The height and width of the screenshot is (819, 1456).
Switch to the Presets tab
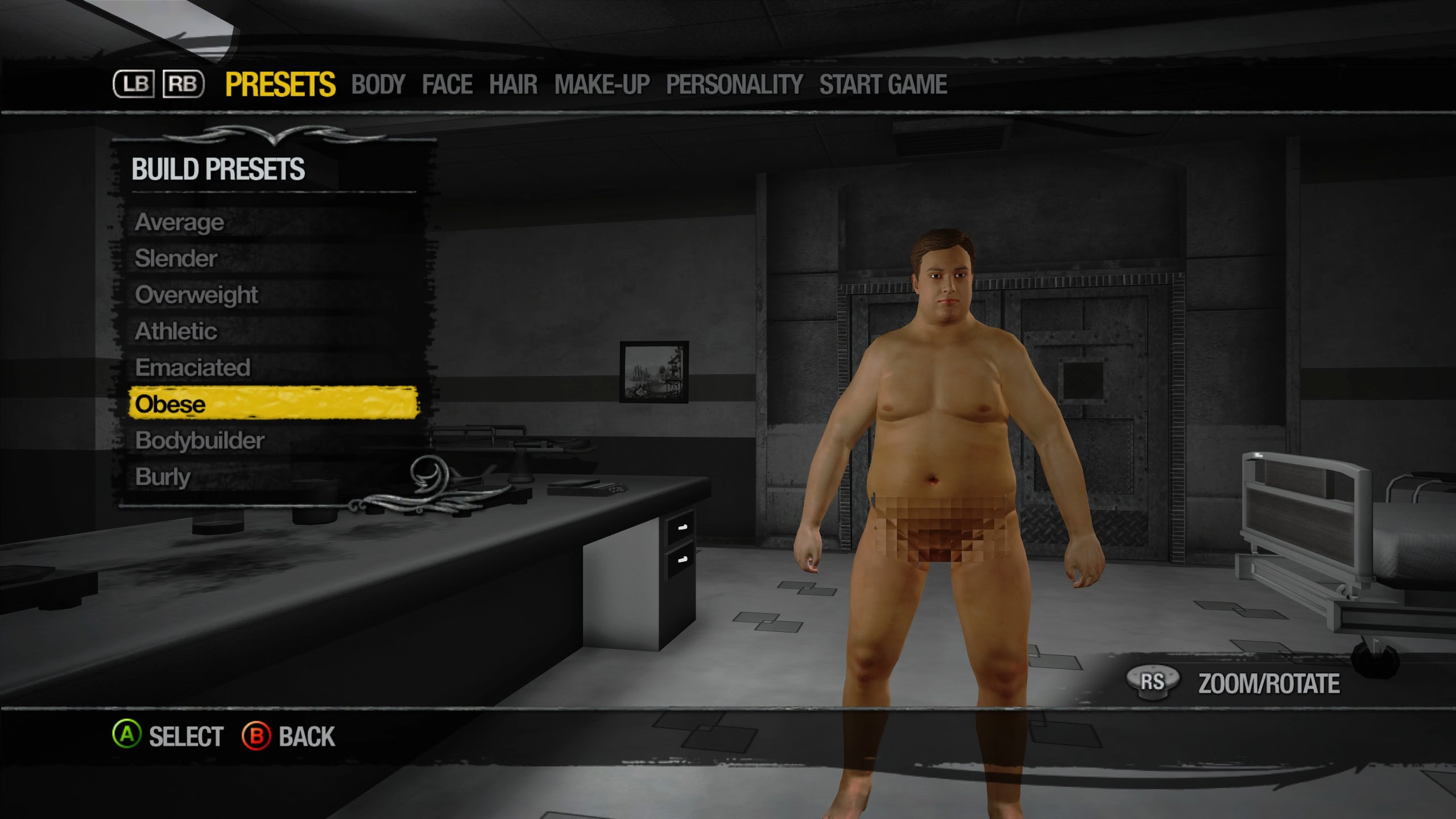[x=280, y=85]
